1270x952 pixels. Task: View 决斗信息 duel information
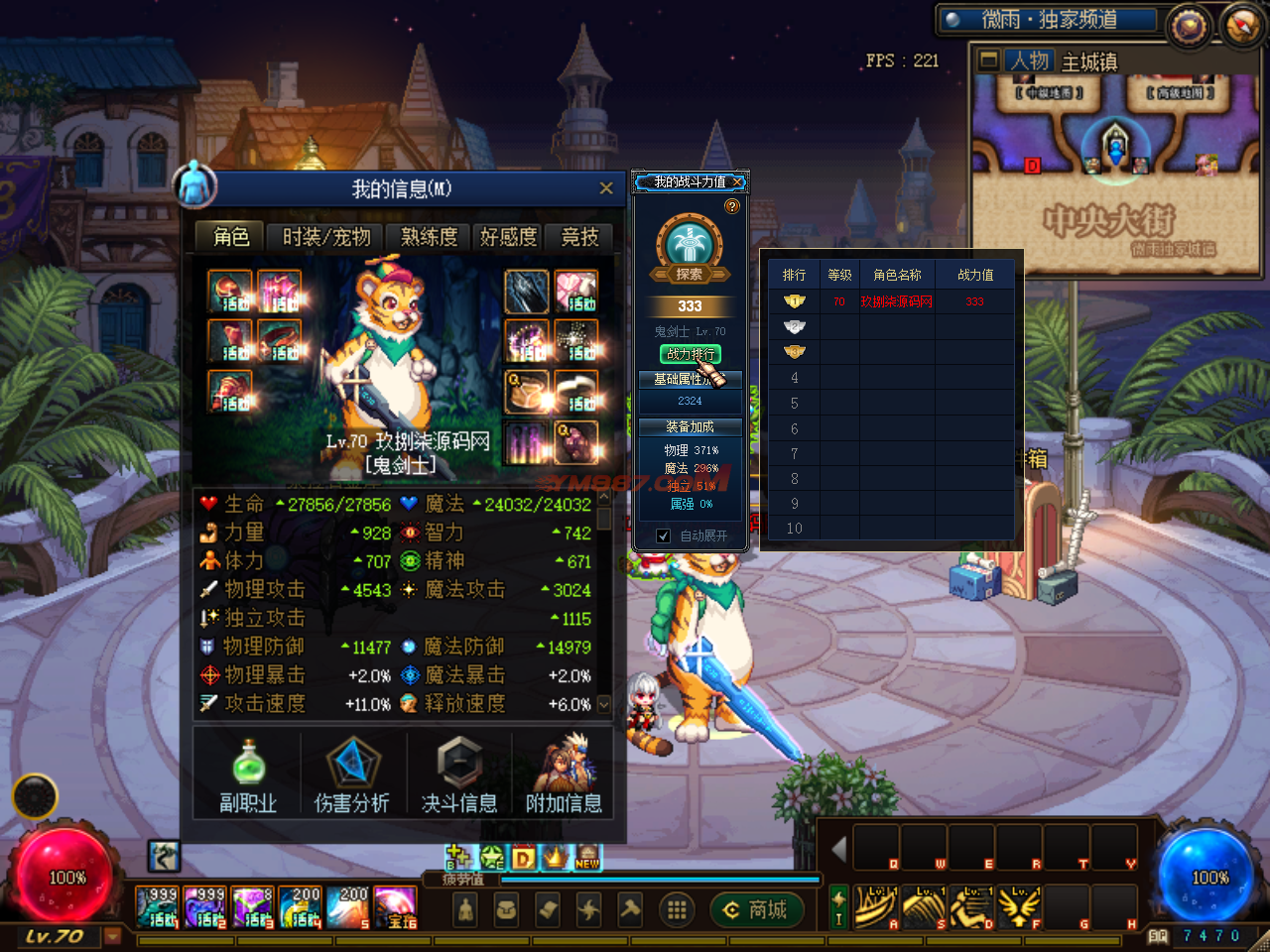[458, 775]
